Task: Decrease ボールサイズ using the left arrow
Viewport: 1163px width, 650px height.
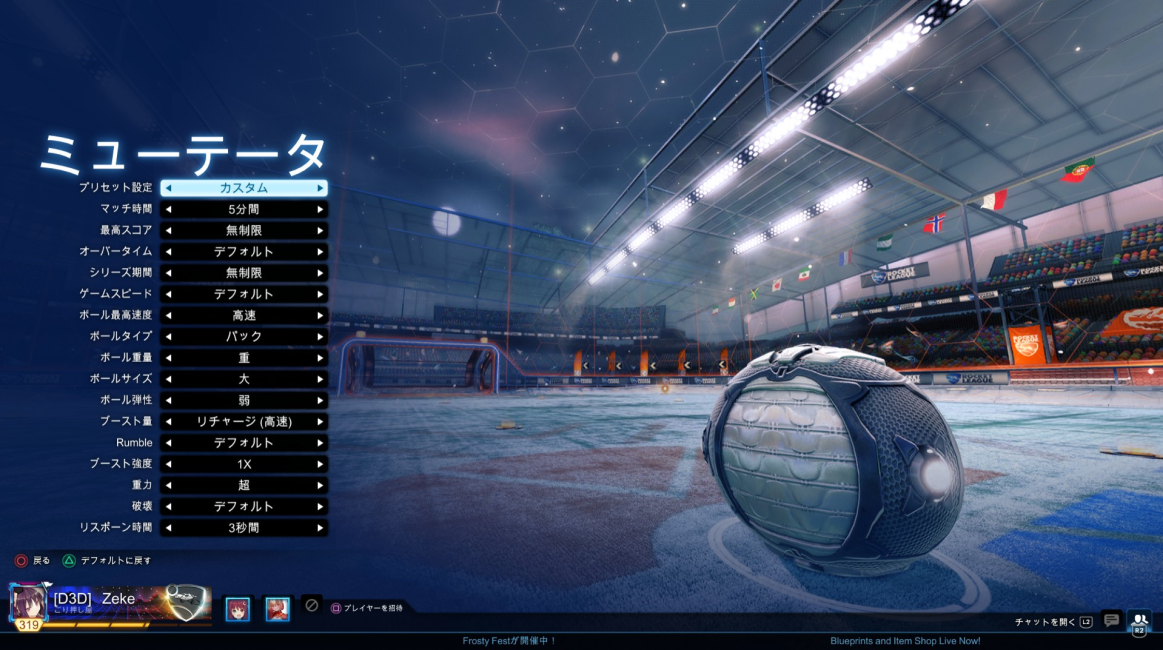Action: click(x=168, y=379)
